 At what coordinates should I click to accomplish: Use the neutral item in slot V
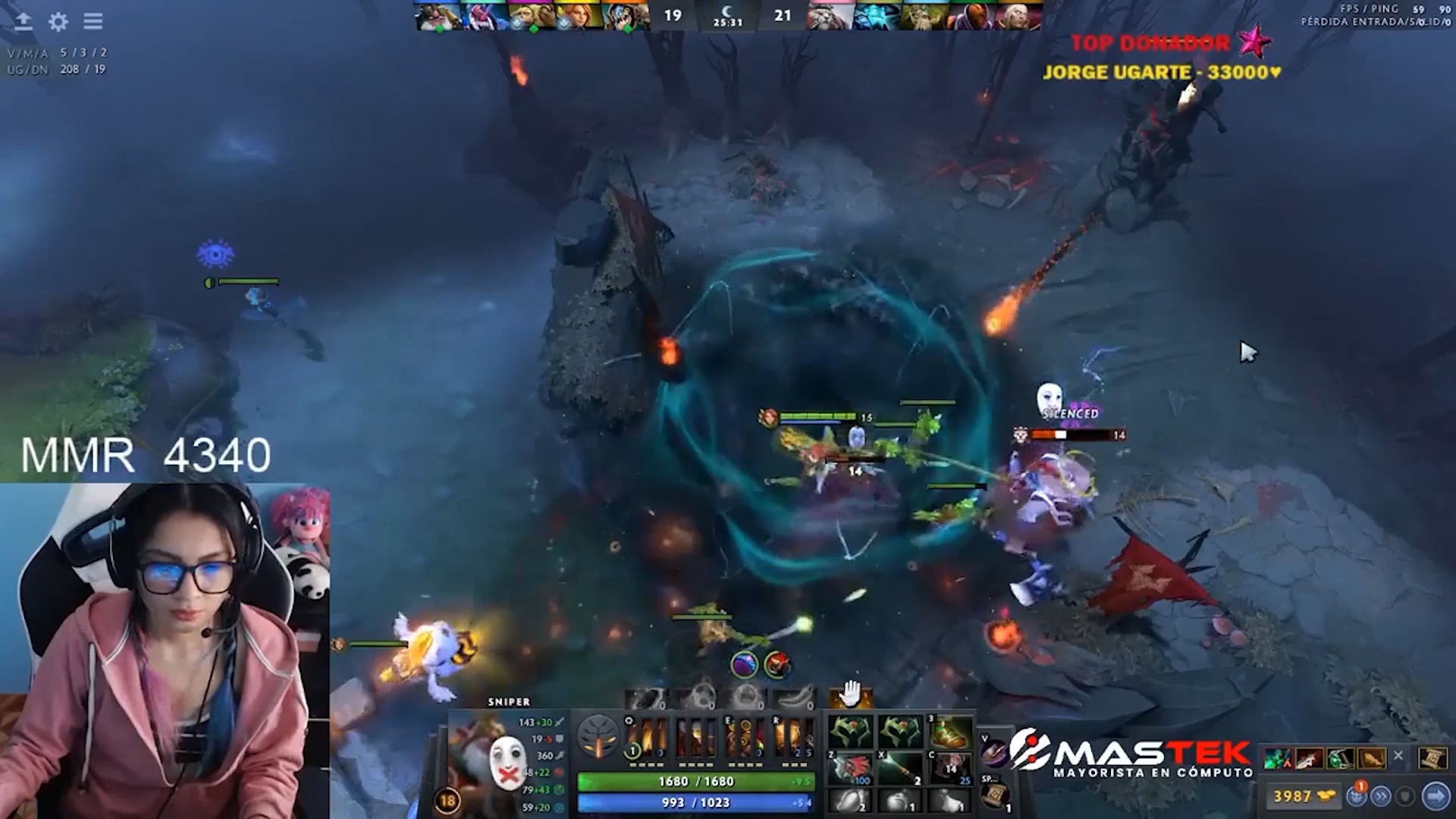[x=994, y=751]
